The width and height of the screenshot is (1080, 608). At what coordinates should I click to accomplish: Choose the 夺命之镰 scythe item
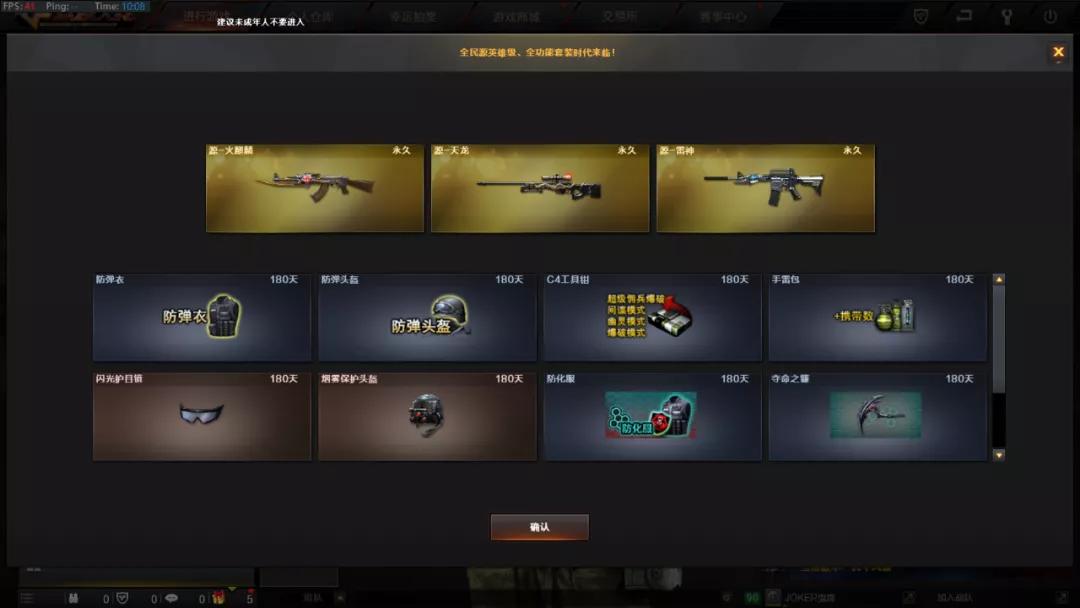click(877, 416)
